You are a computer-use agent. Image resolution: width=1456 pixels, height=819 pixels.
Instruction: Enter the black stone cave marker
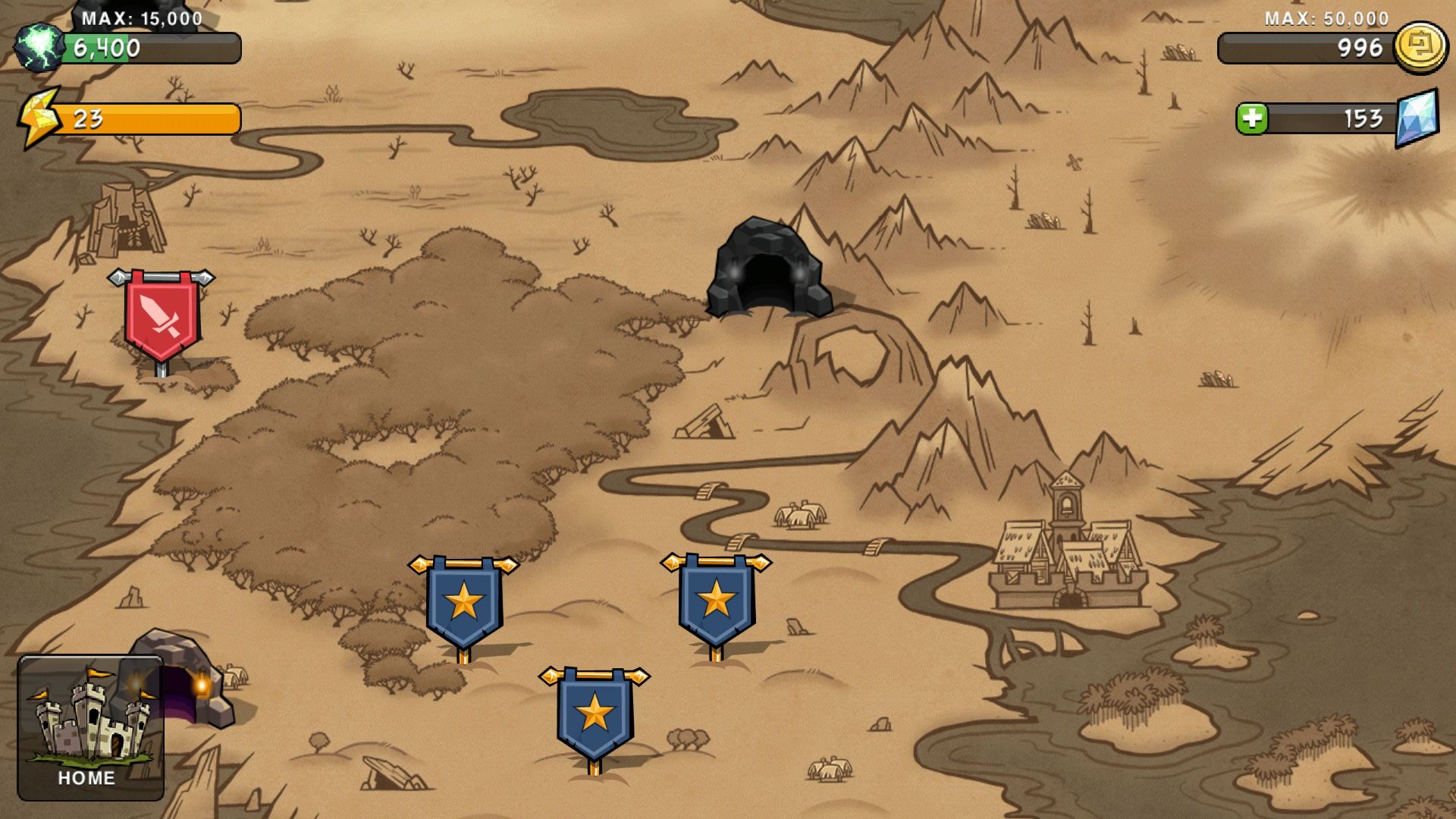click(x=767, y=270)
